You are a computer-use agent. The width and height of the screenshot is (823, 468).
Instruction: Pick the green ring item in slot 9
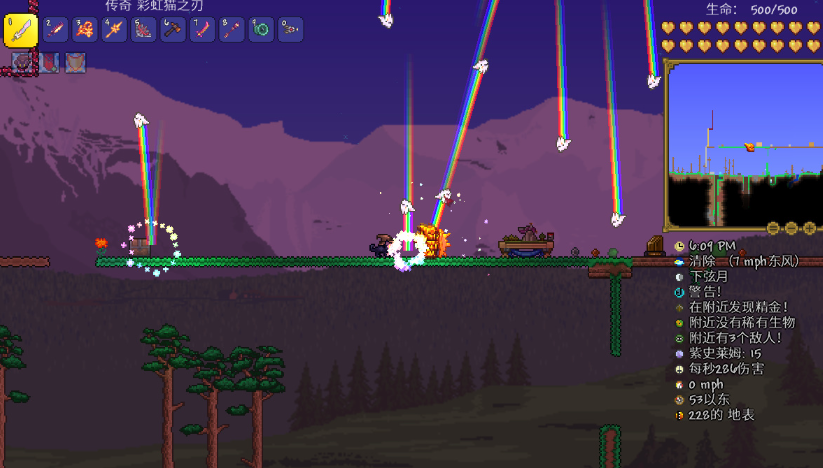261,29
